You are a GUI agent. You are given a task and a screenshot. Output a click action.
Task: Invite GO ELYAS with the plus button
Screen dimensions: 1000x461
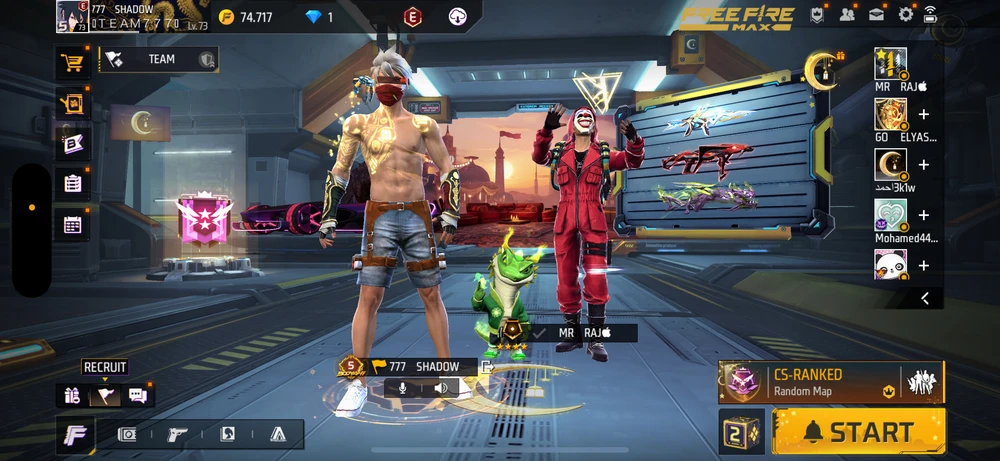(923, 115)
